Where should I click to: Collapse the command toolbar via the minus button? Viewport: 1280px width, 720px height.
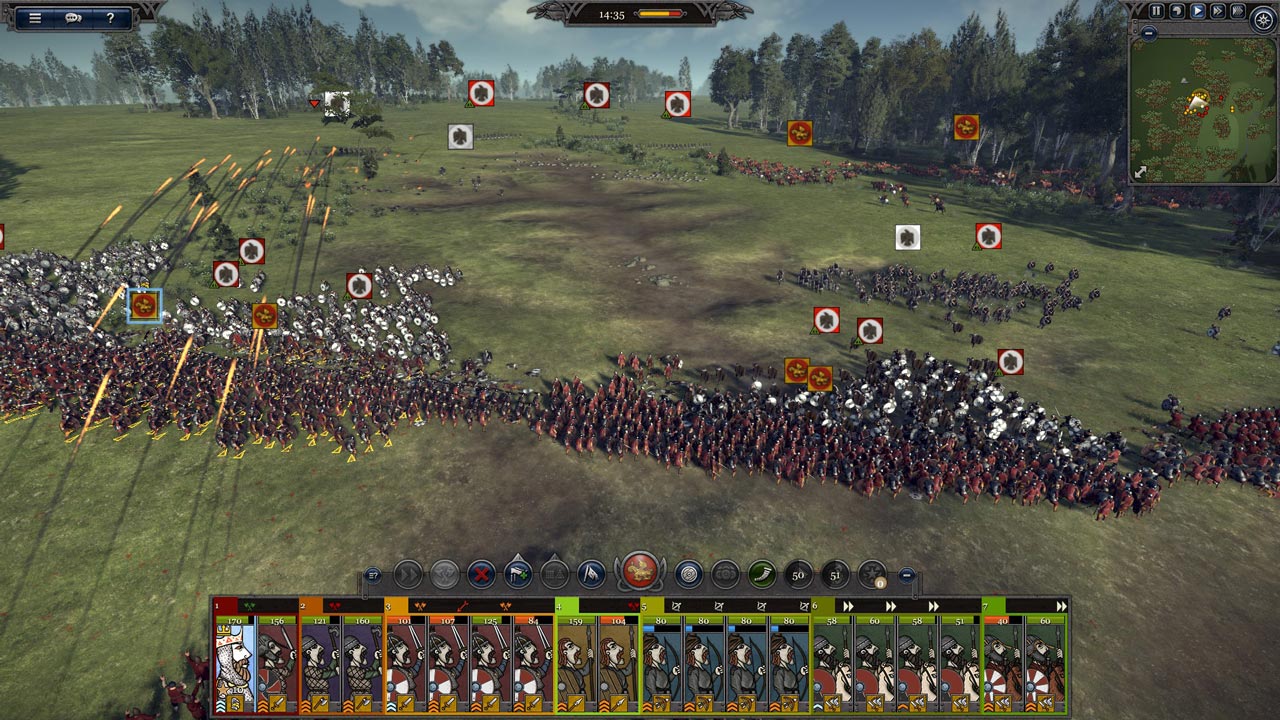907,576
